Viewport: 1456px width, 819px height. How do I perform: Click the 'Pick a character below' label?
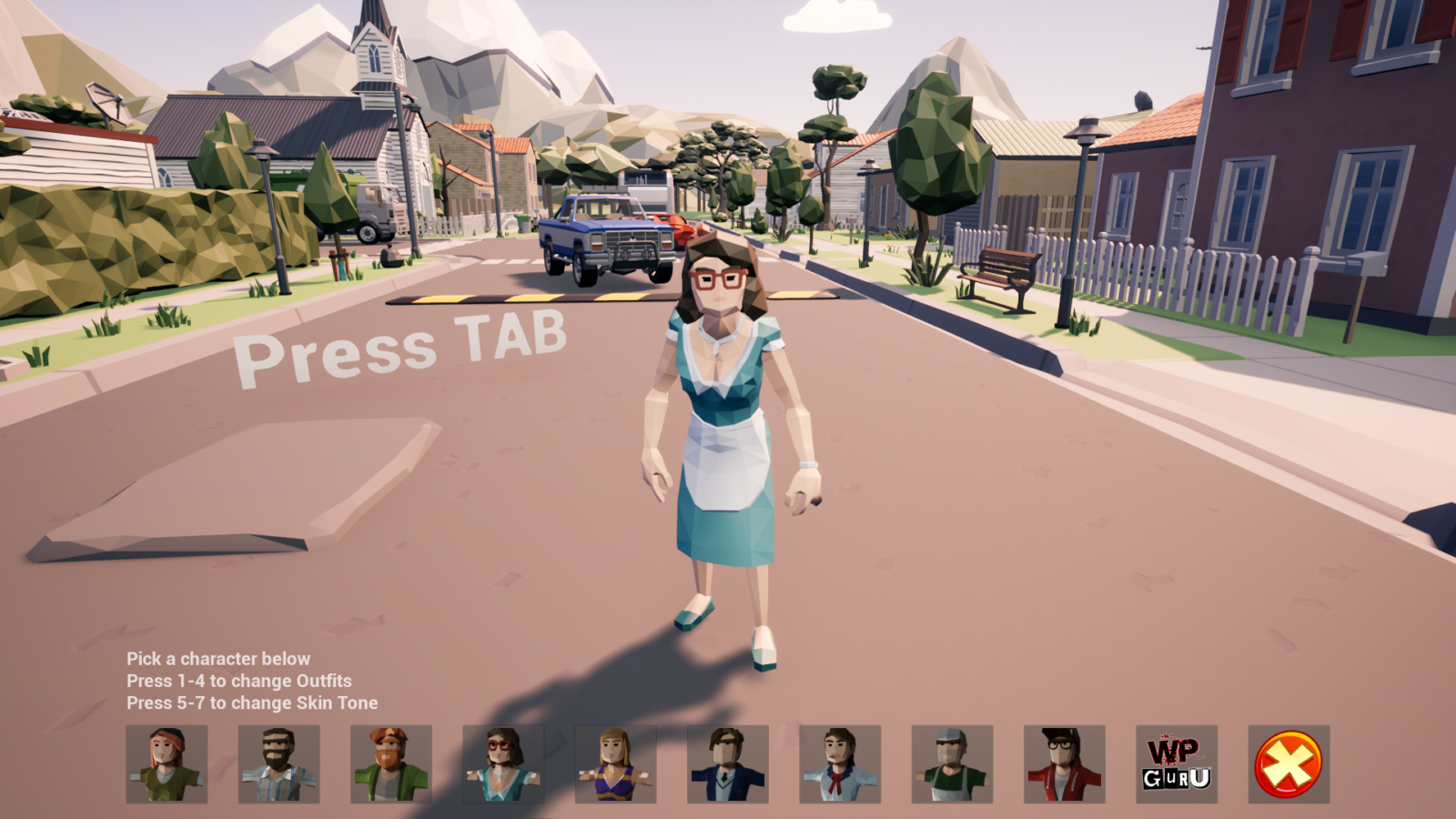[x=218, y=658]
